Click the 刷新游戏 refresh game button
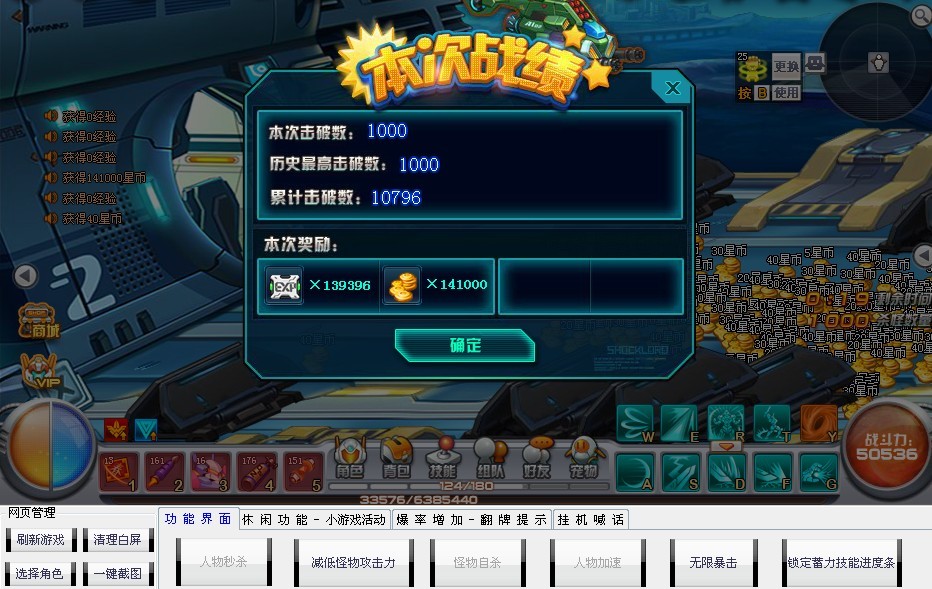932x589 pixels. (x=40, y=540)
